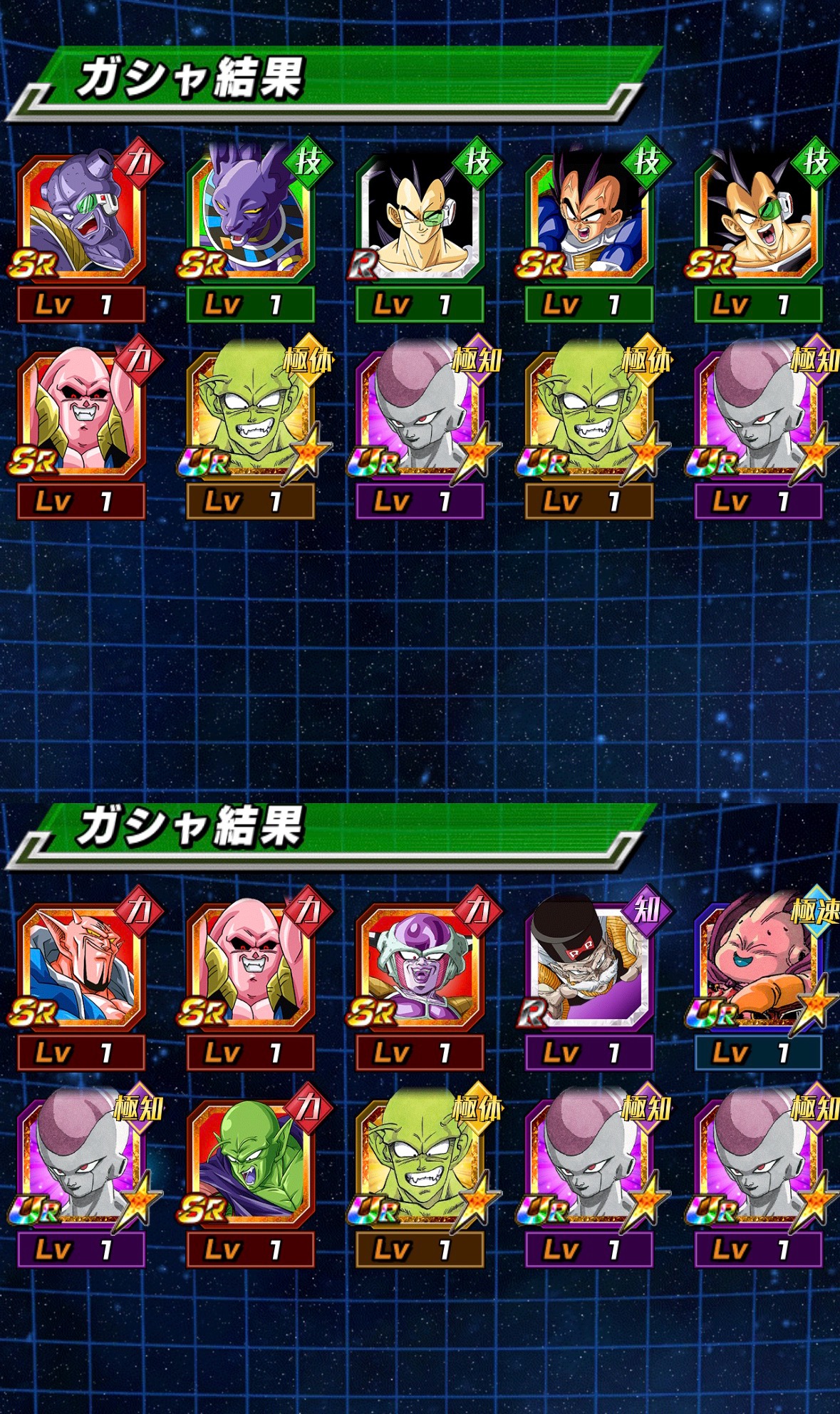The height and width of the screenshot is (1414, 840).
Task: Select the UR Majin Buu card
Action: tap(758, 966)
